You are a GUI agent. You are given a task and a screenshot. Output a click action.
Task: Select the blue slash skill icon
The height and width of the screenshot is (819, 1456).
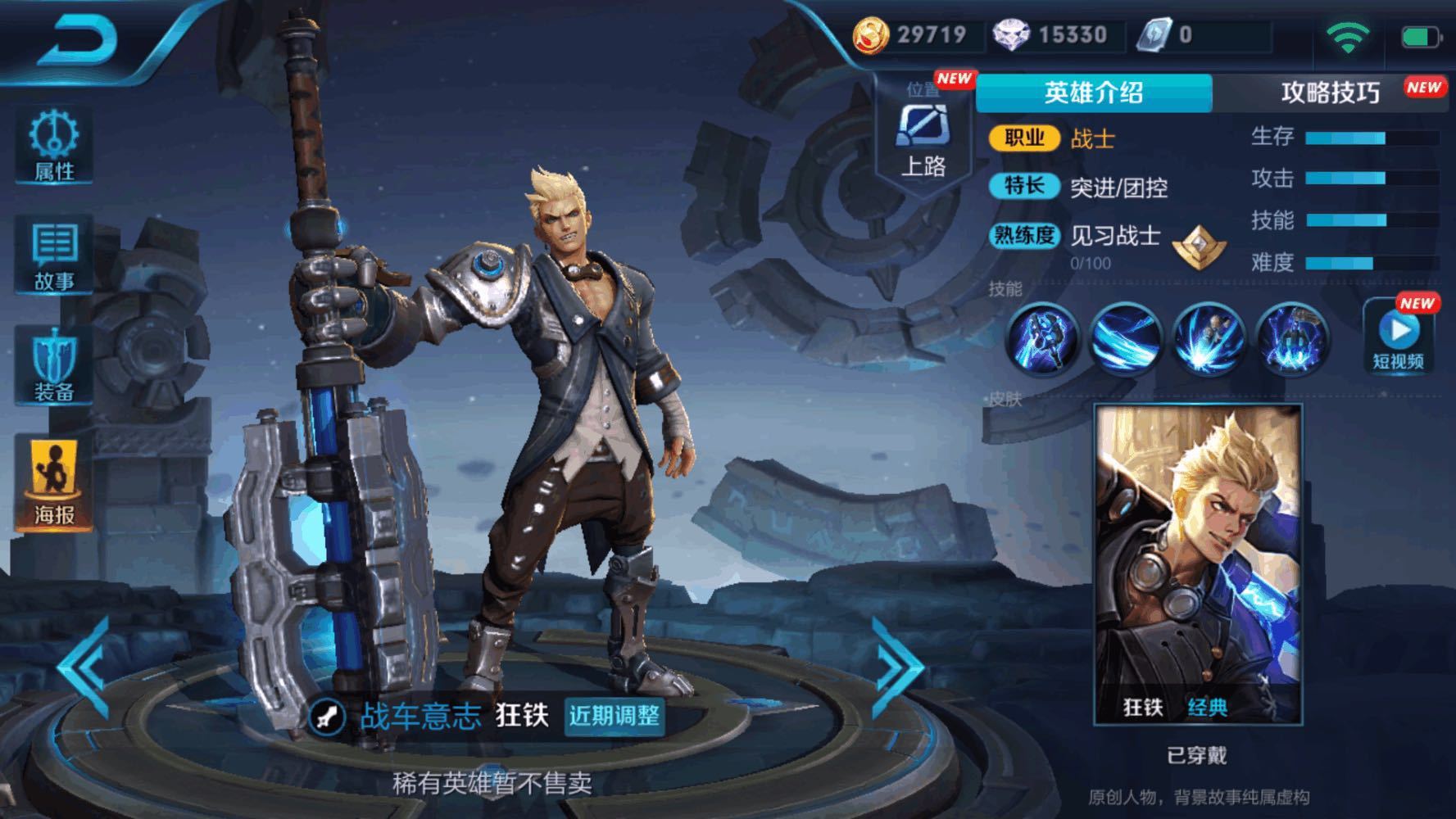point(1125,338)
